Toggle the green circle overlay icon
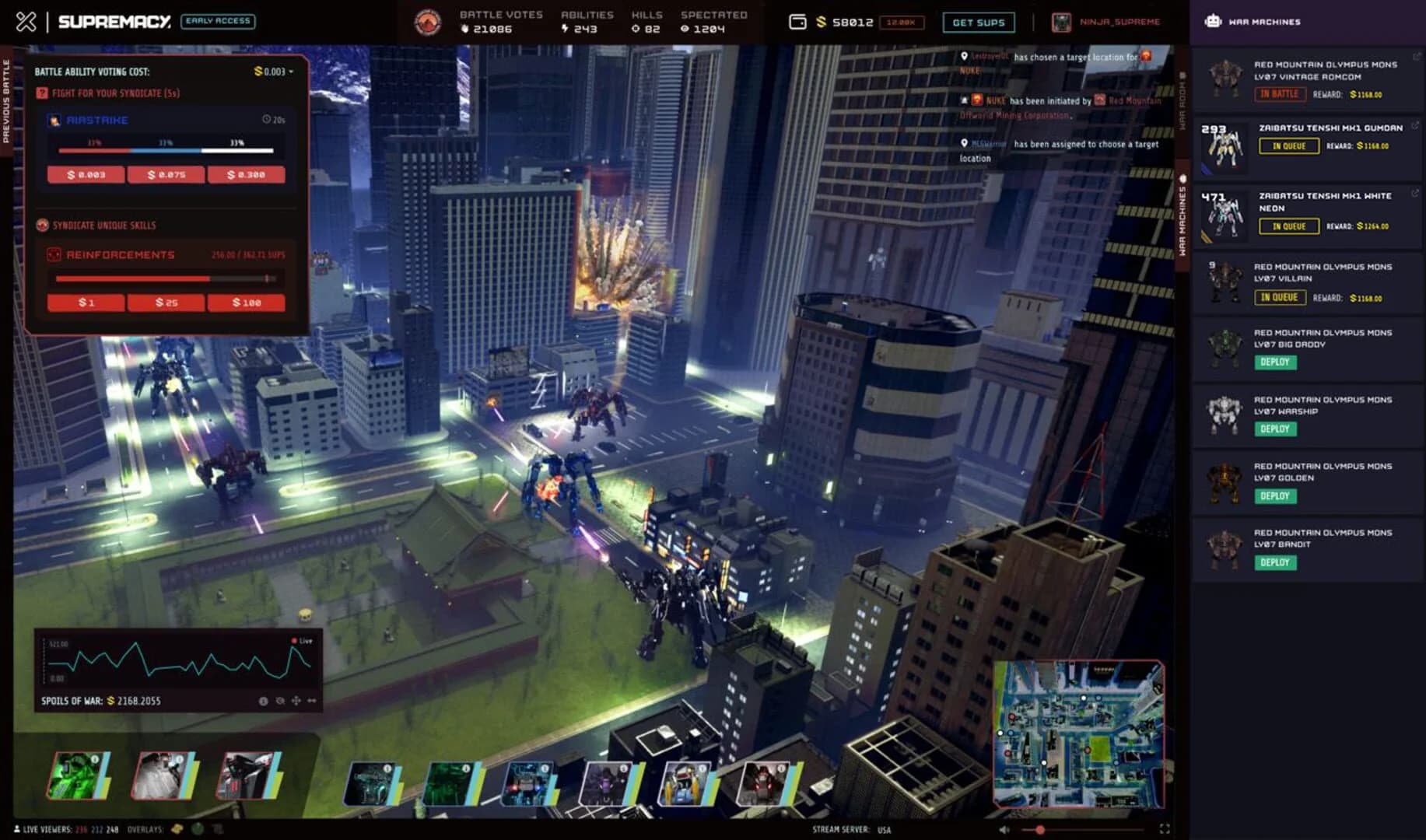Image resolution: width=1426 pixels, height=840 pixels. point(198,828)
